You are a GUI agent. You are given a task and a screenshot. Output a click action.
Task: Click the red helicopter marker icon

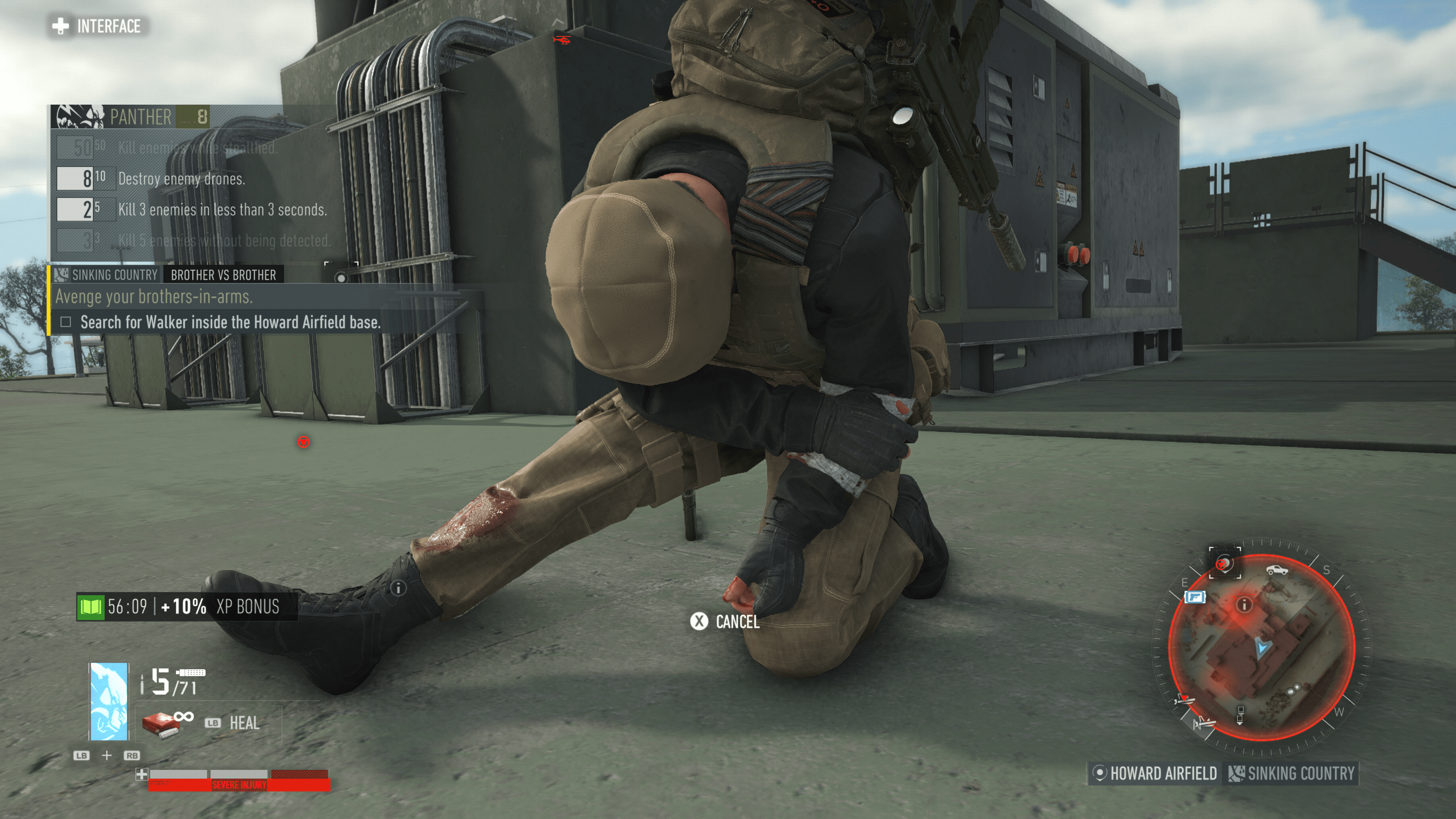(x=561, y=39)
